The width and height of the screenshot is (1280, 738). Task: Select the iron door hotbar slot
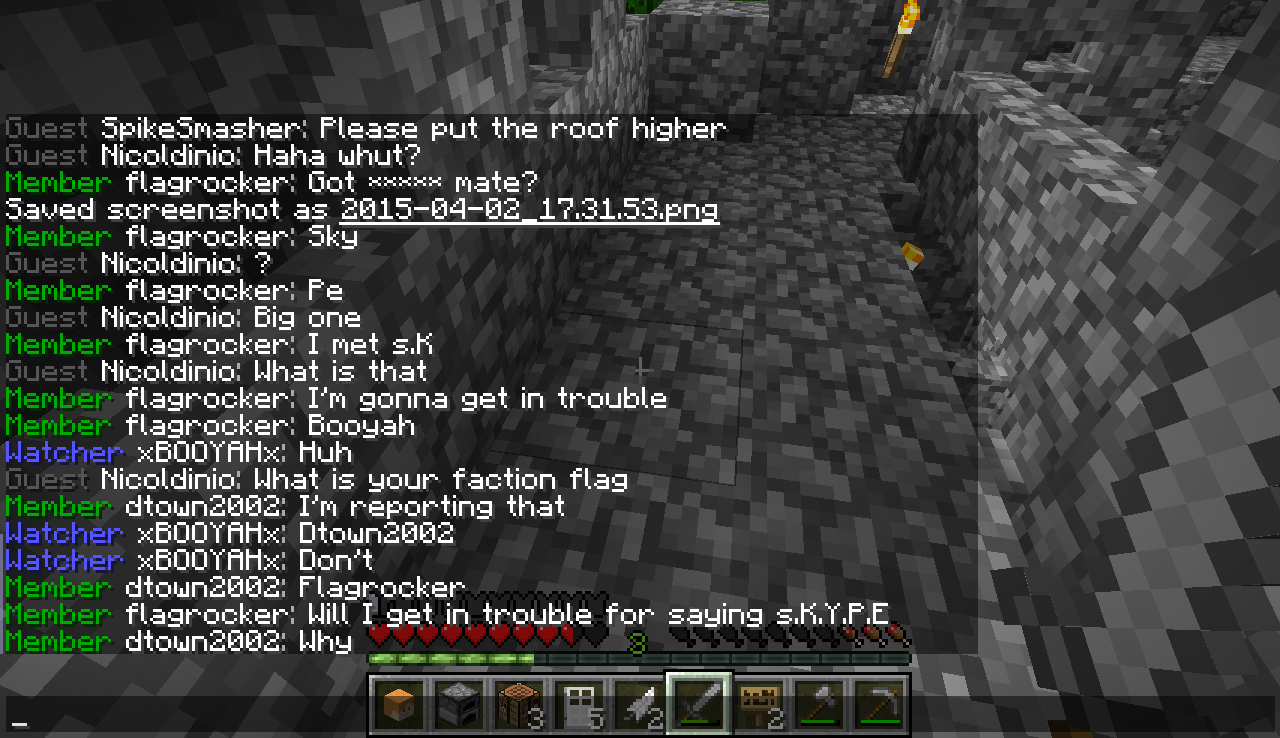(580, 704)
